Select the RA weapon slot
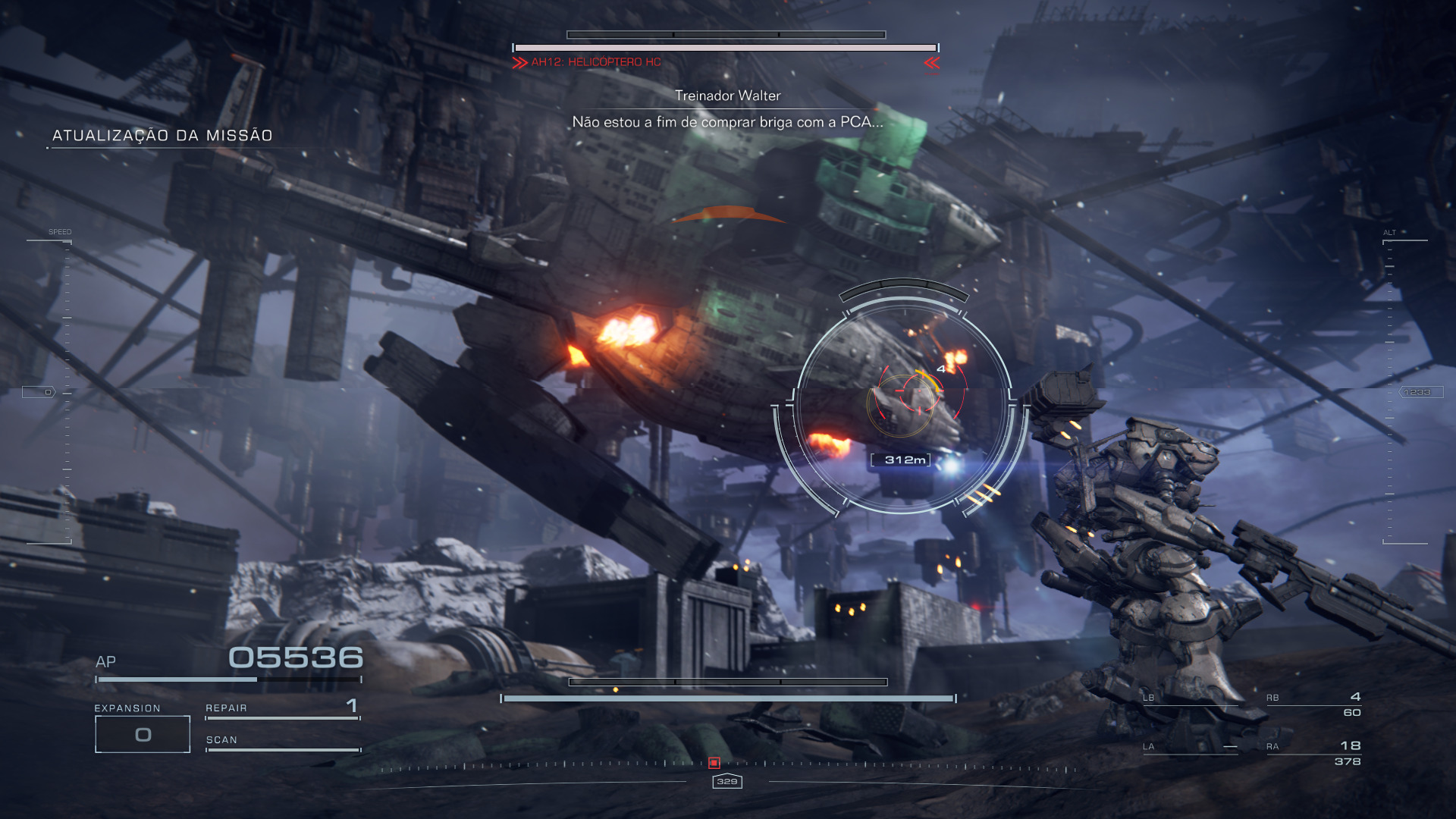 tap(1313, 753)
